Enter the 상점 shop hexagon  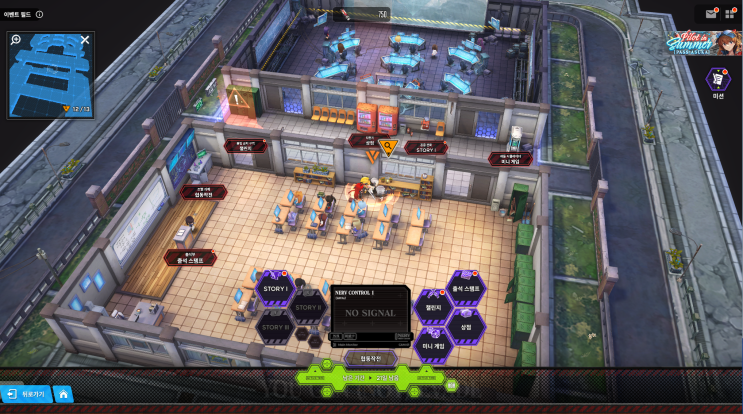pos(465,326)
